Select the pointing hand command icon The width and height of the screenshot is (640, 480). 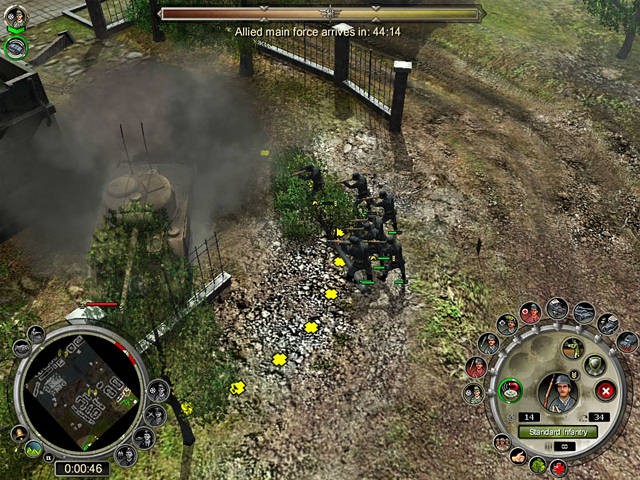(x=517, y=455)
